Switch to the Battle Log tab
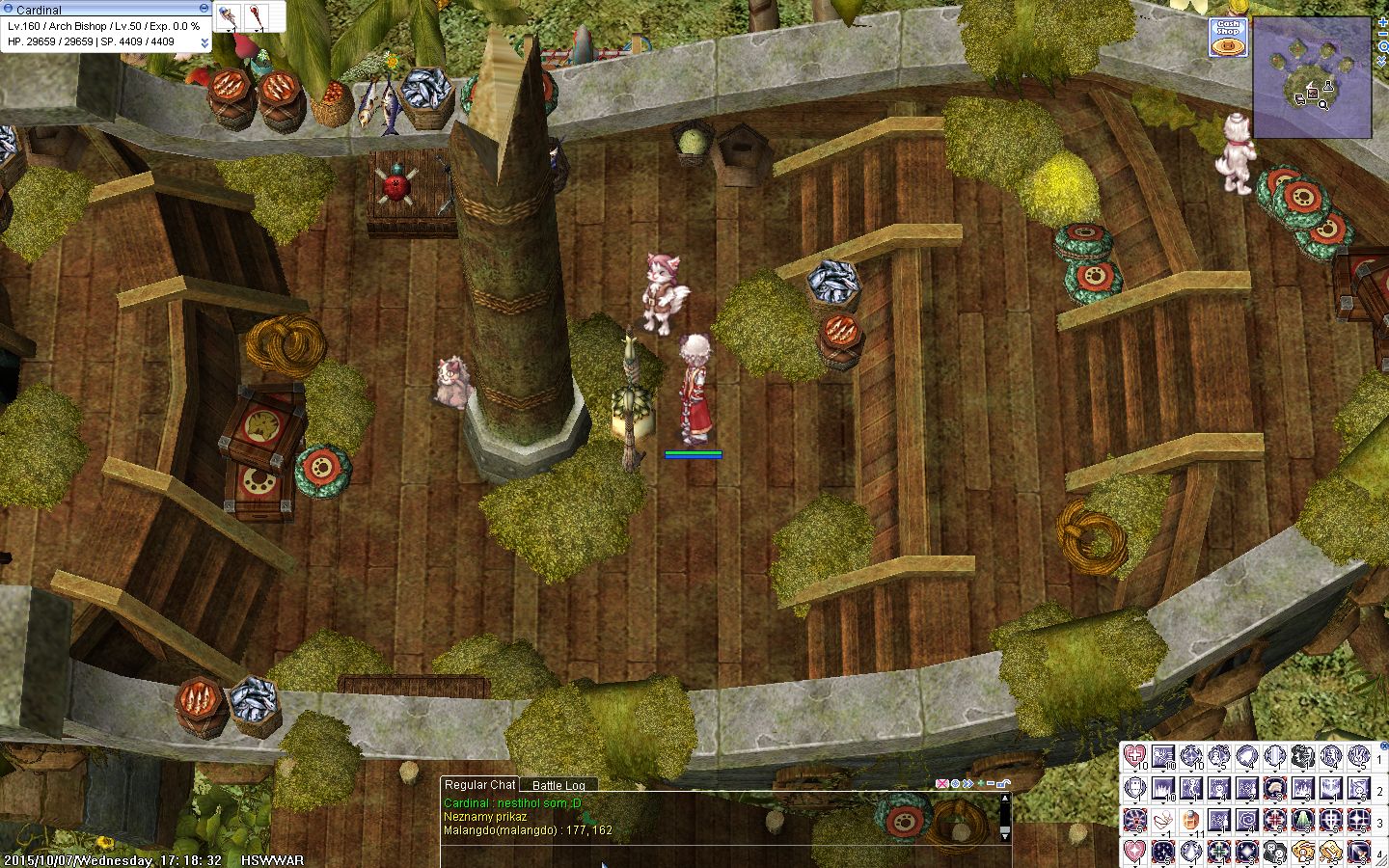1389x868 pixels. 558,786
